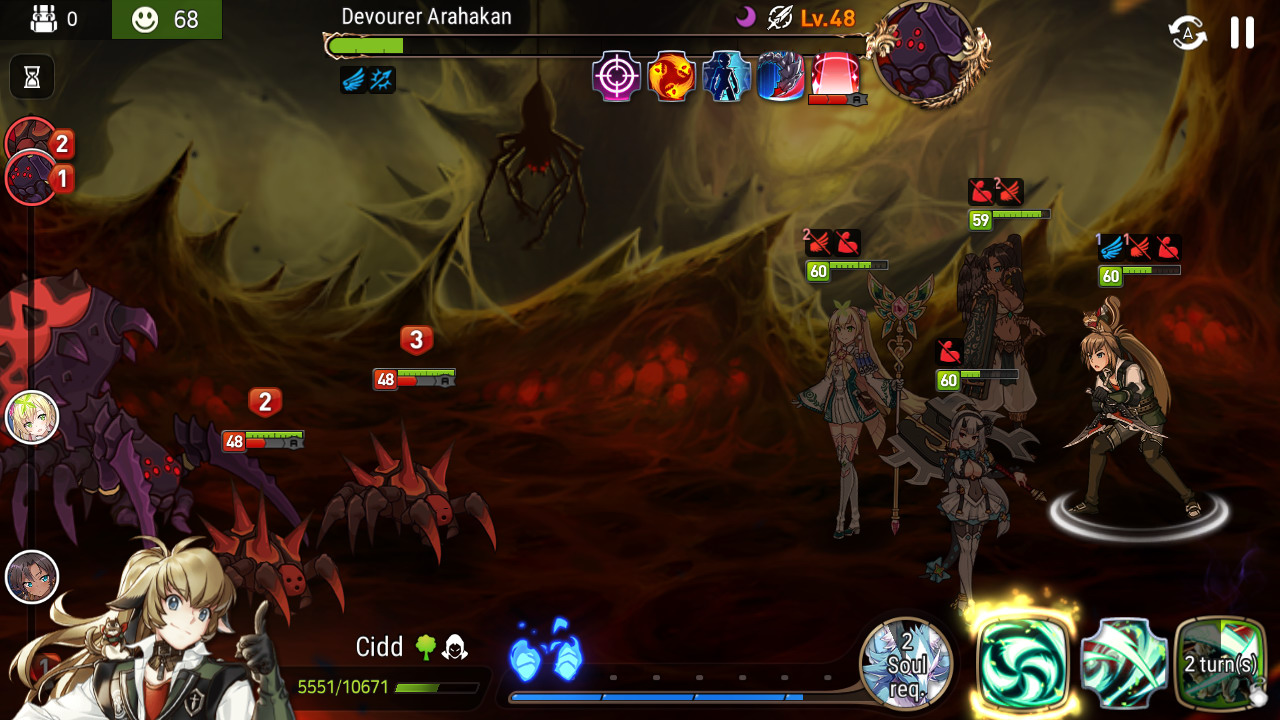The height and width of the screenshot is (720, 1280).
Task: Open Devourer Arahakan boss portrait
Action: [x=923, y=52]
